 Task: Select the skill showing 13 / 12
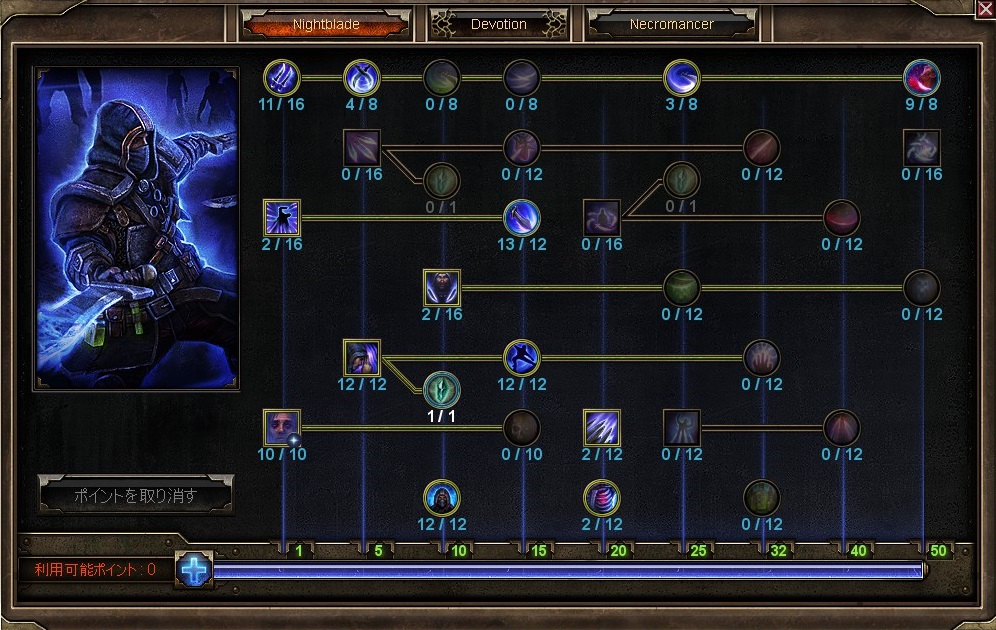pos(522,217)
